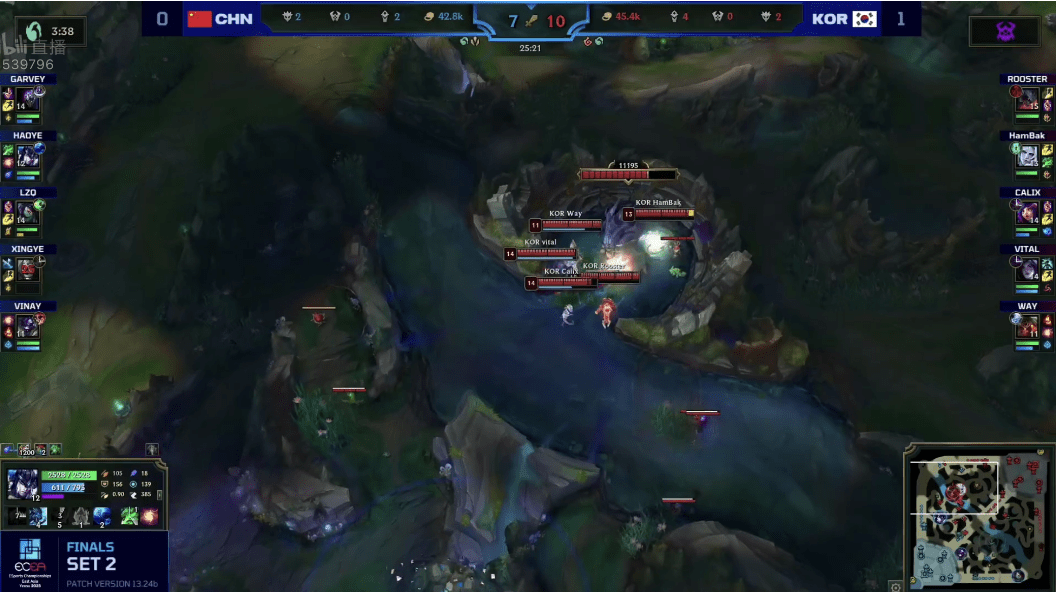The width and height of the screenshot is (1056, 592).
Task: Open the minimap gear settings button
Action: [896, 586]
